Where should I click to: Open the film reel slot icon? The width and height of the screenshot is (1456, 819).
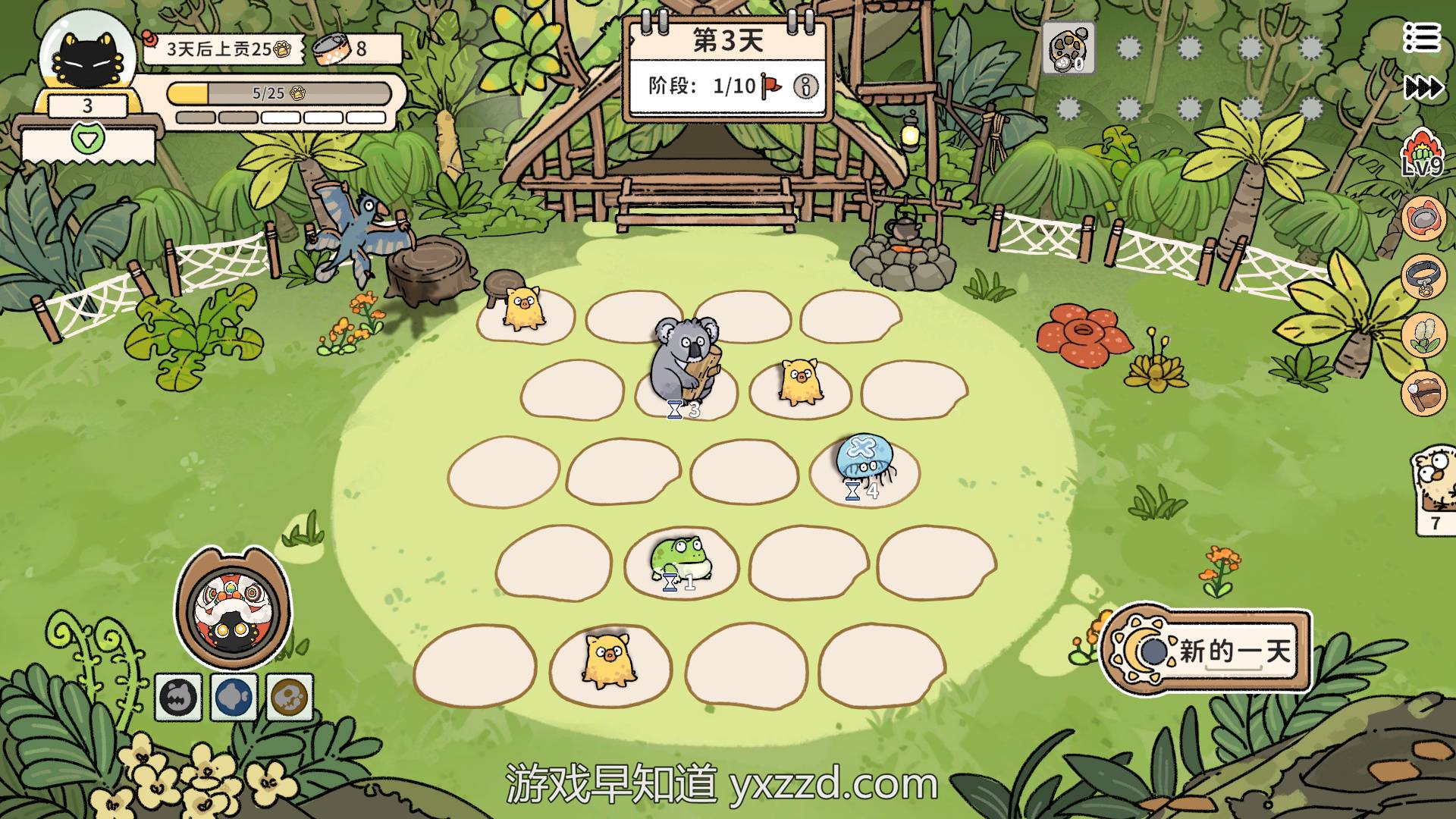click(x=1068, y=48)
